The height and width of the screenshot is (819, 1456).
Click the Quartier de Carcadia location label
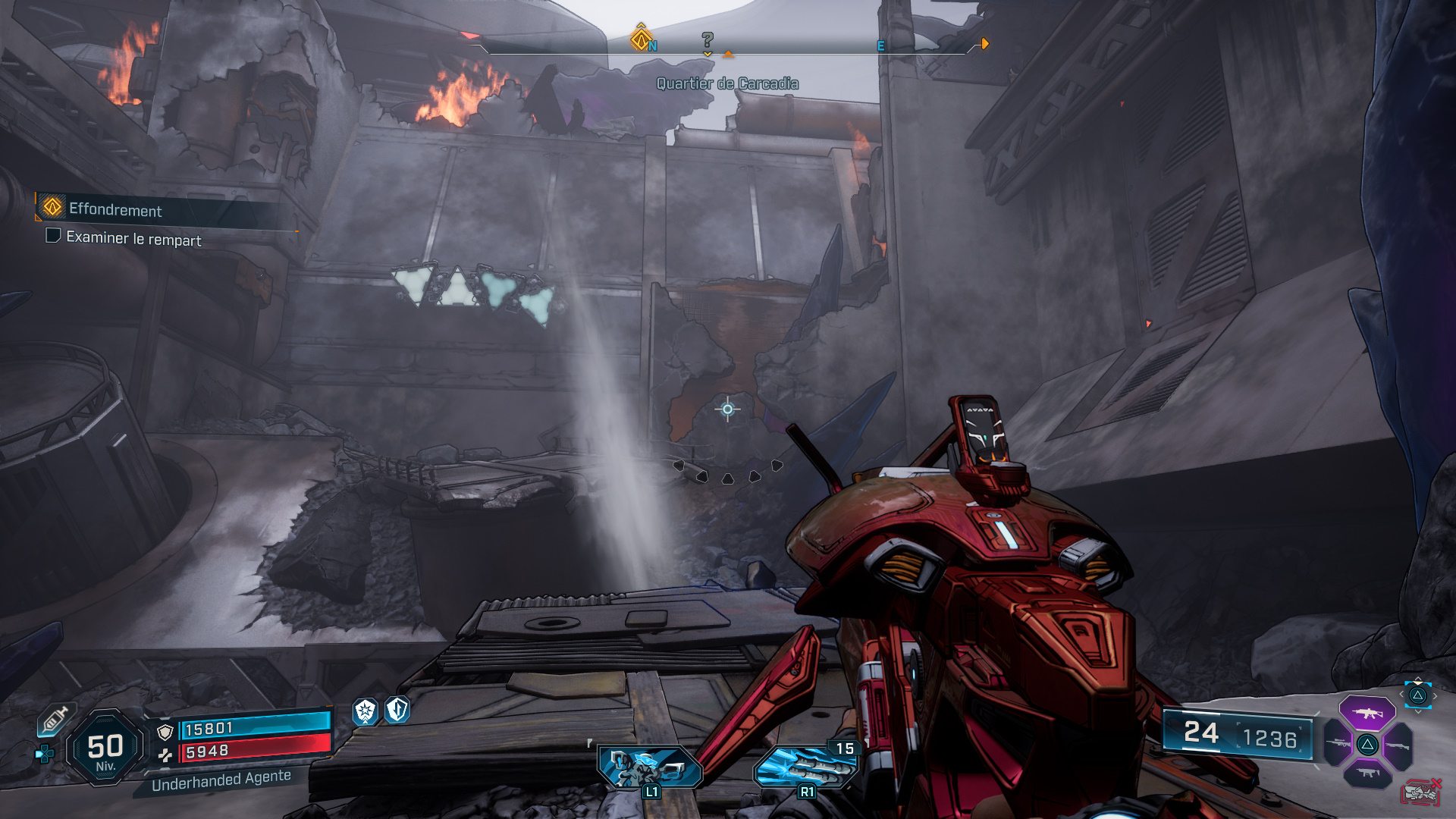point(727,84)
